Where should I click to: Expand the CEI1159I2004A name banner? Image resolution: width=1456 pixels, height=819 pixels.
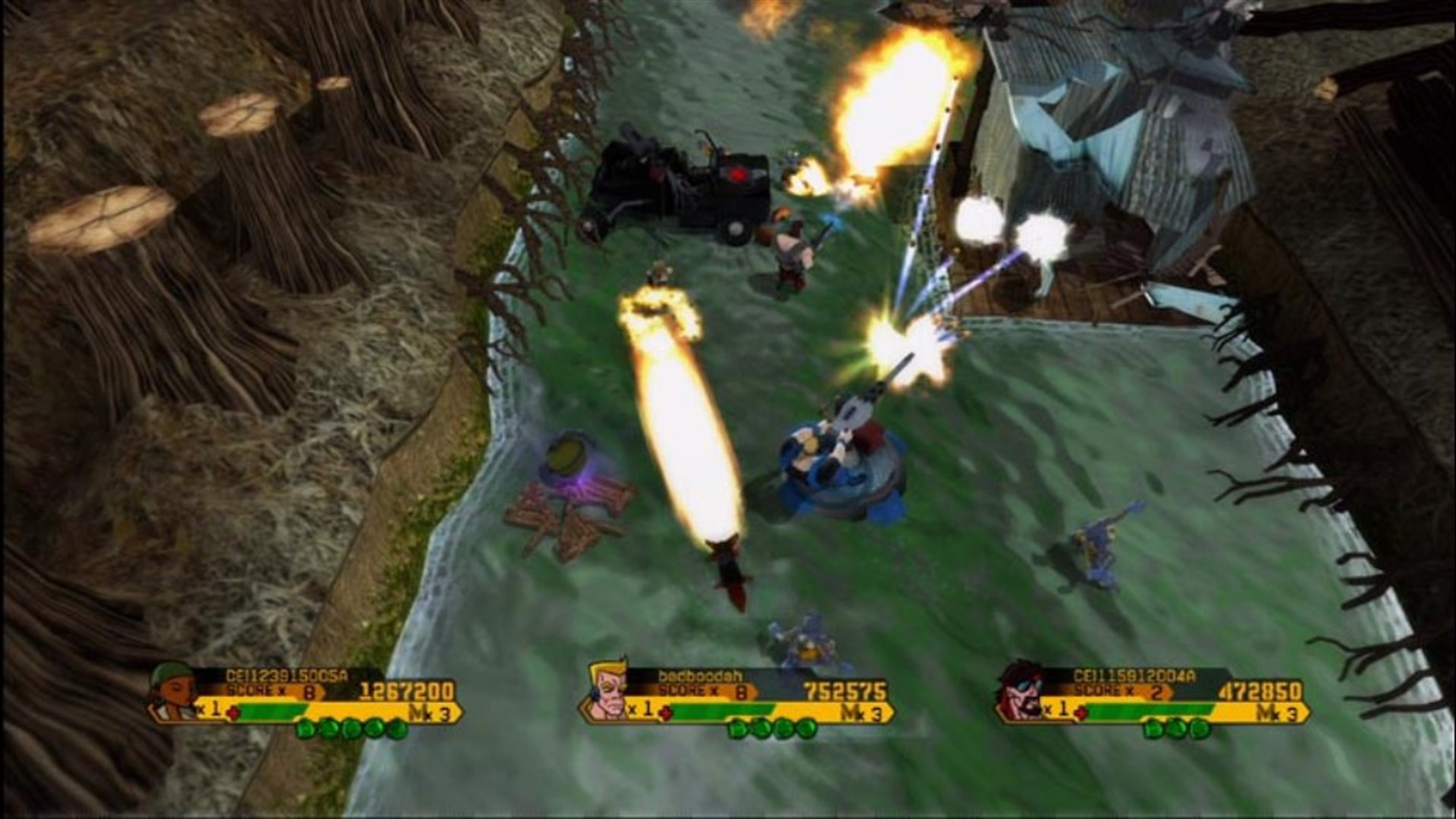pyautogui.click(x=1134, y=675)
